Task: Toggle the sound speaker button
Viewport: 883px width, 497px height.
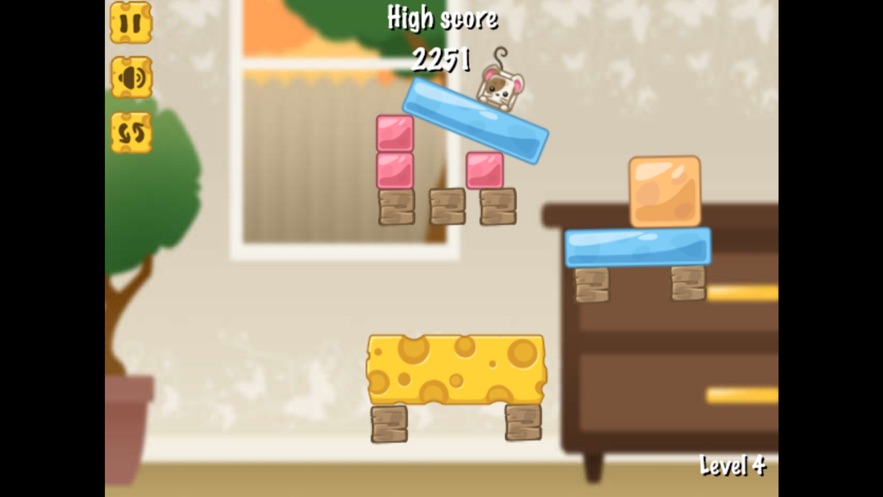Action: tap(131, 77)
